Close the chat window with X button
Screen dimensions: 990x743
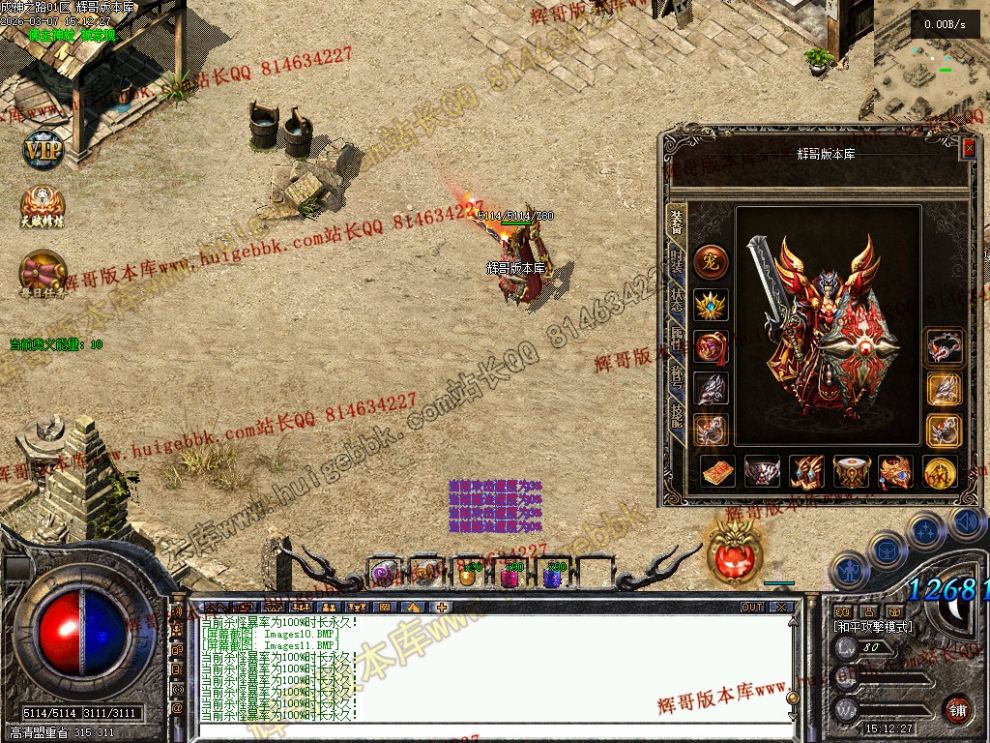coord(781,607)
